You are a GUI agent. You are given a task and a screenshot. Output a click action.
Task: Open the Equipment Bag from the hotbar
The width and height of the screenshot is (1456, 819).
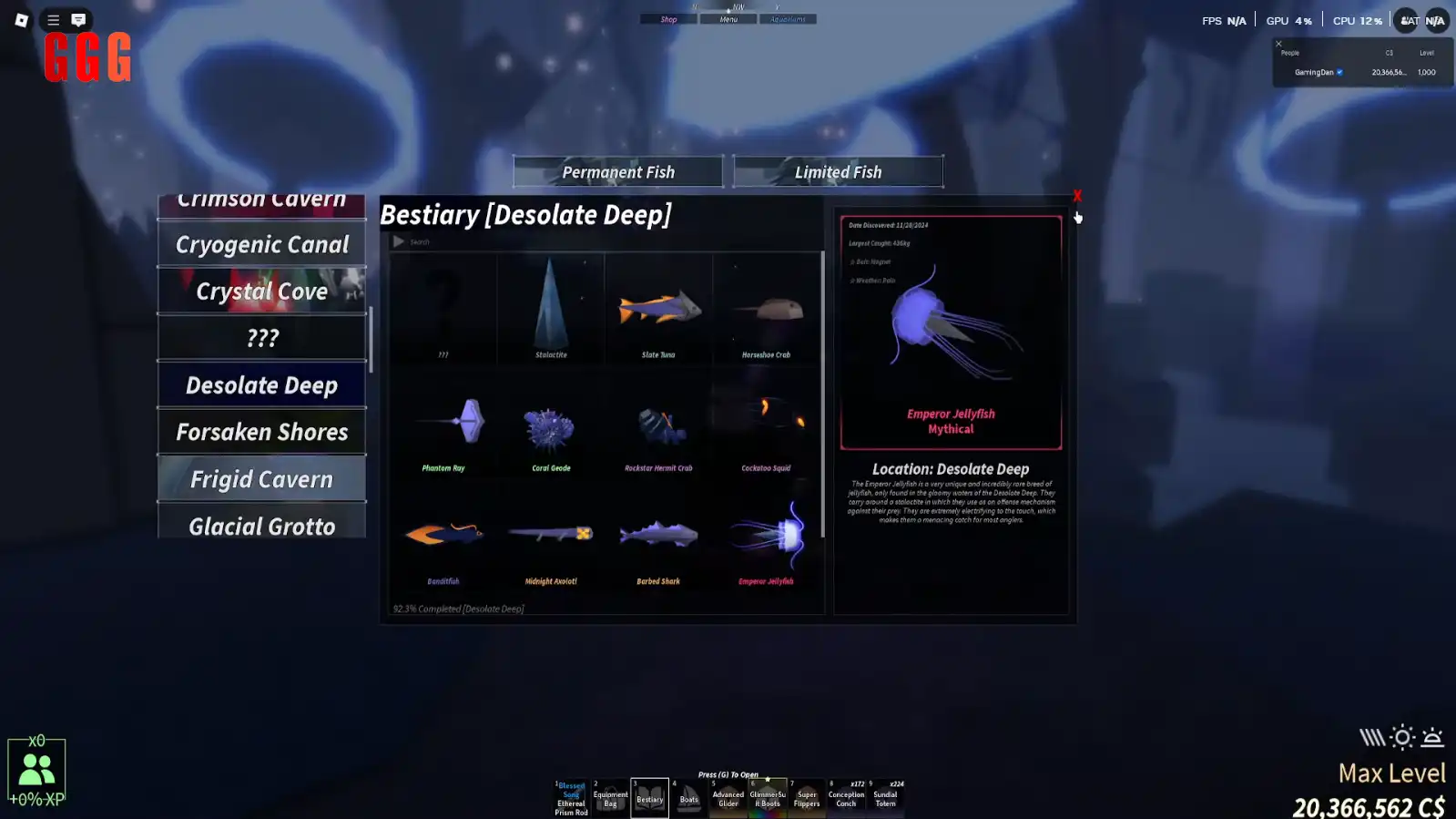pyautogui.click(x=610, y=798)
